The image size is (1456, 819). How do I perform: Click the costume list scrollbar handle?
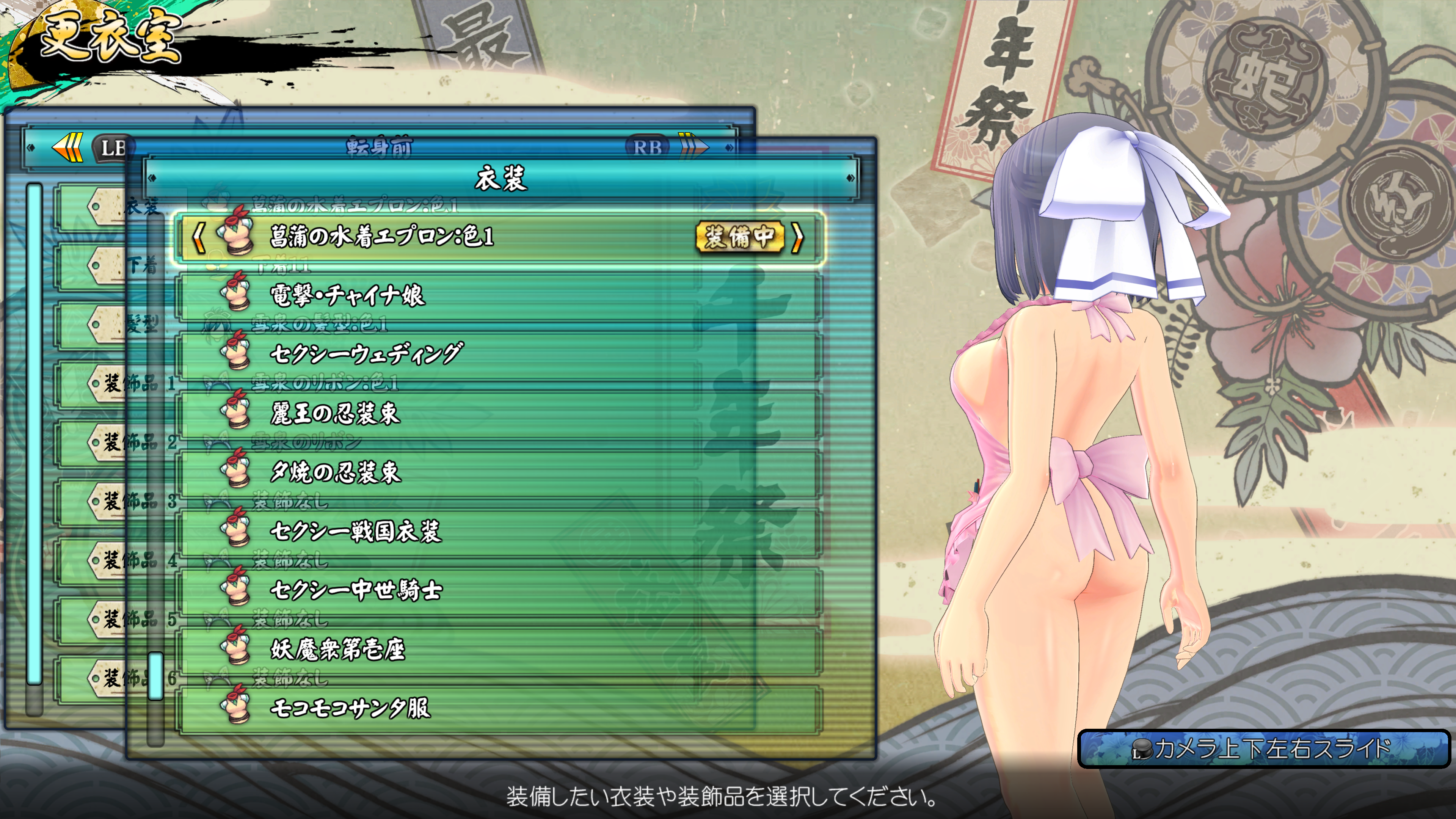(x=155, y=676)
